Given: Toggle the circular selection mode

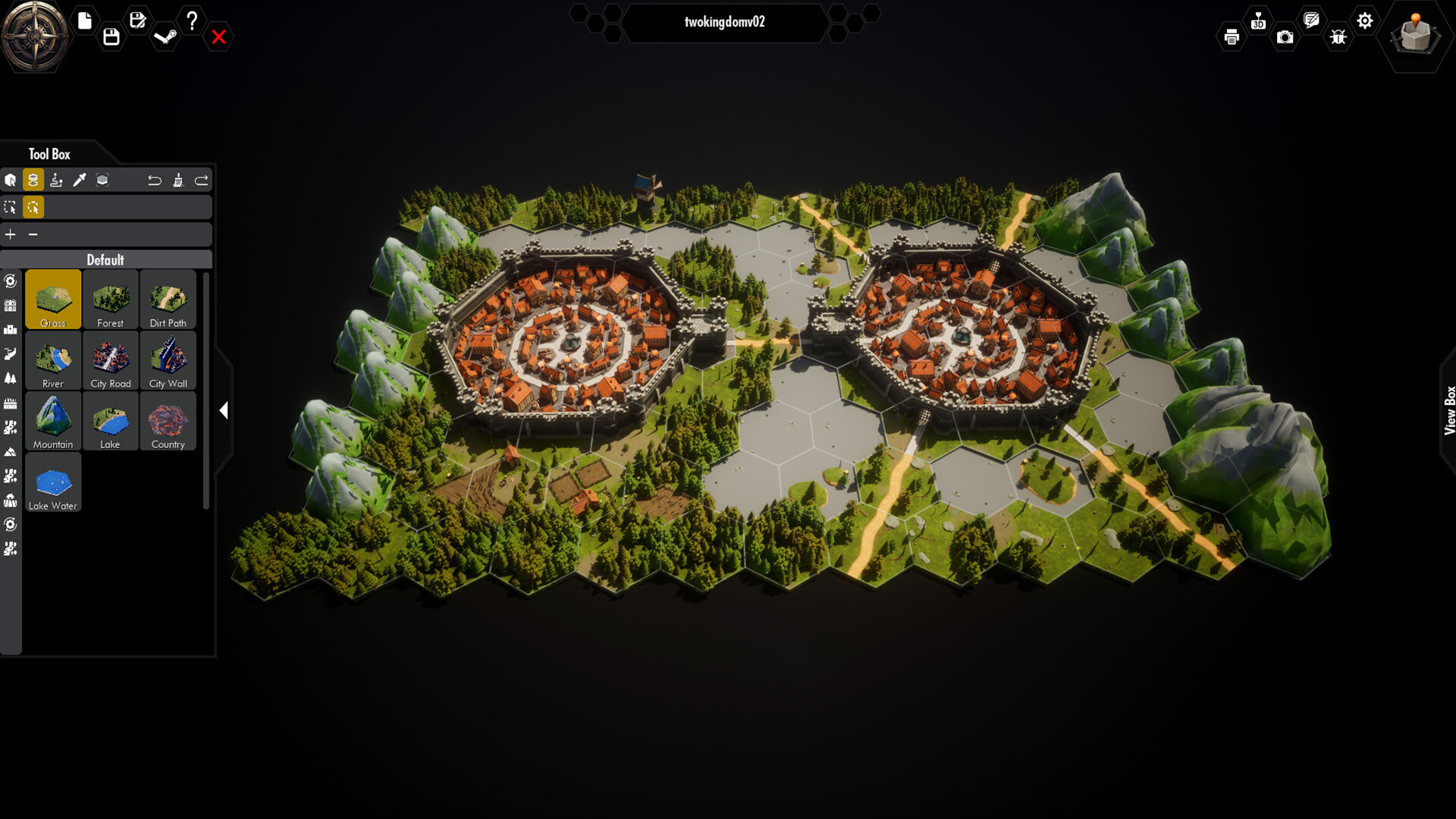Looking at the screenshot, I should tap(33, 206).
